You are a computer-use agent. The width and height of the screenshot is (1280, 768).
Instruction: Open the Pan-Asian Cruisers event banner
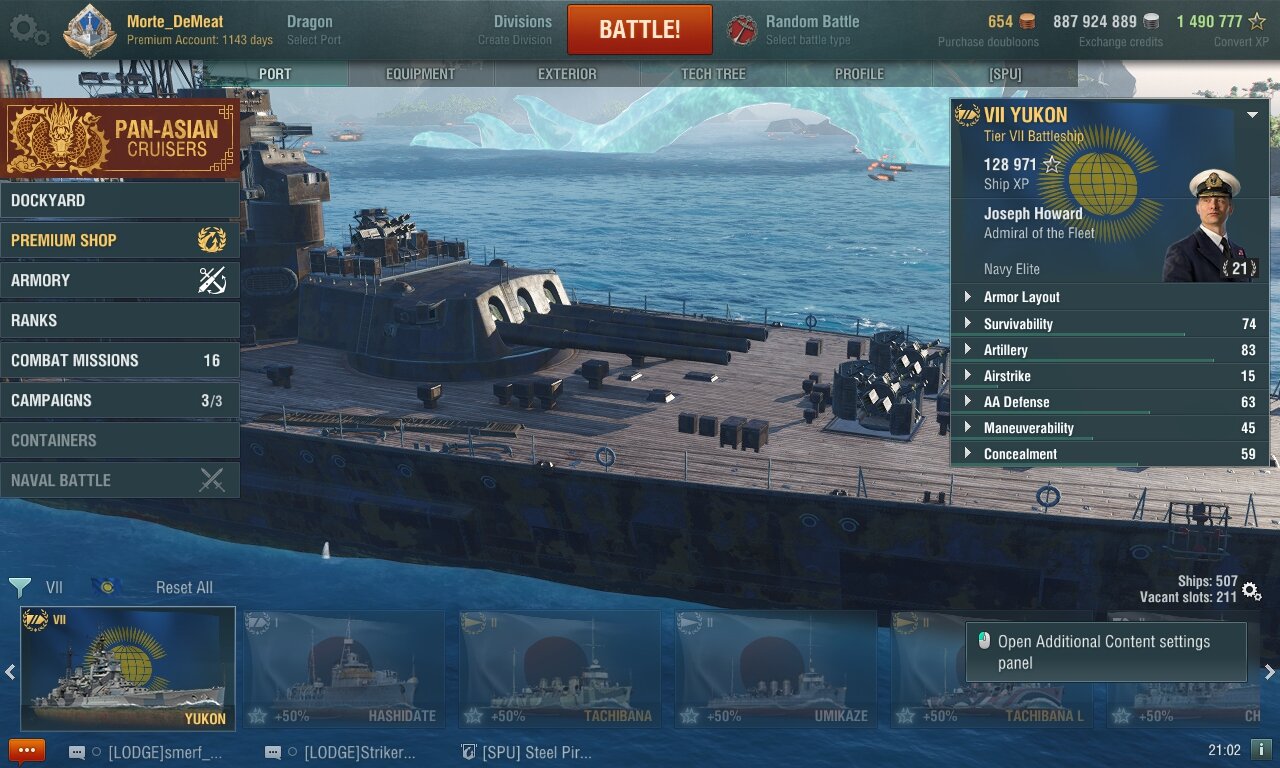point(120,138)
